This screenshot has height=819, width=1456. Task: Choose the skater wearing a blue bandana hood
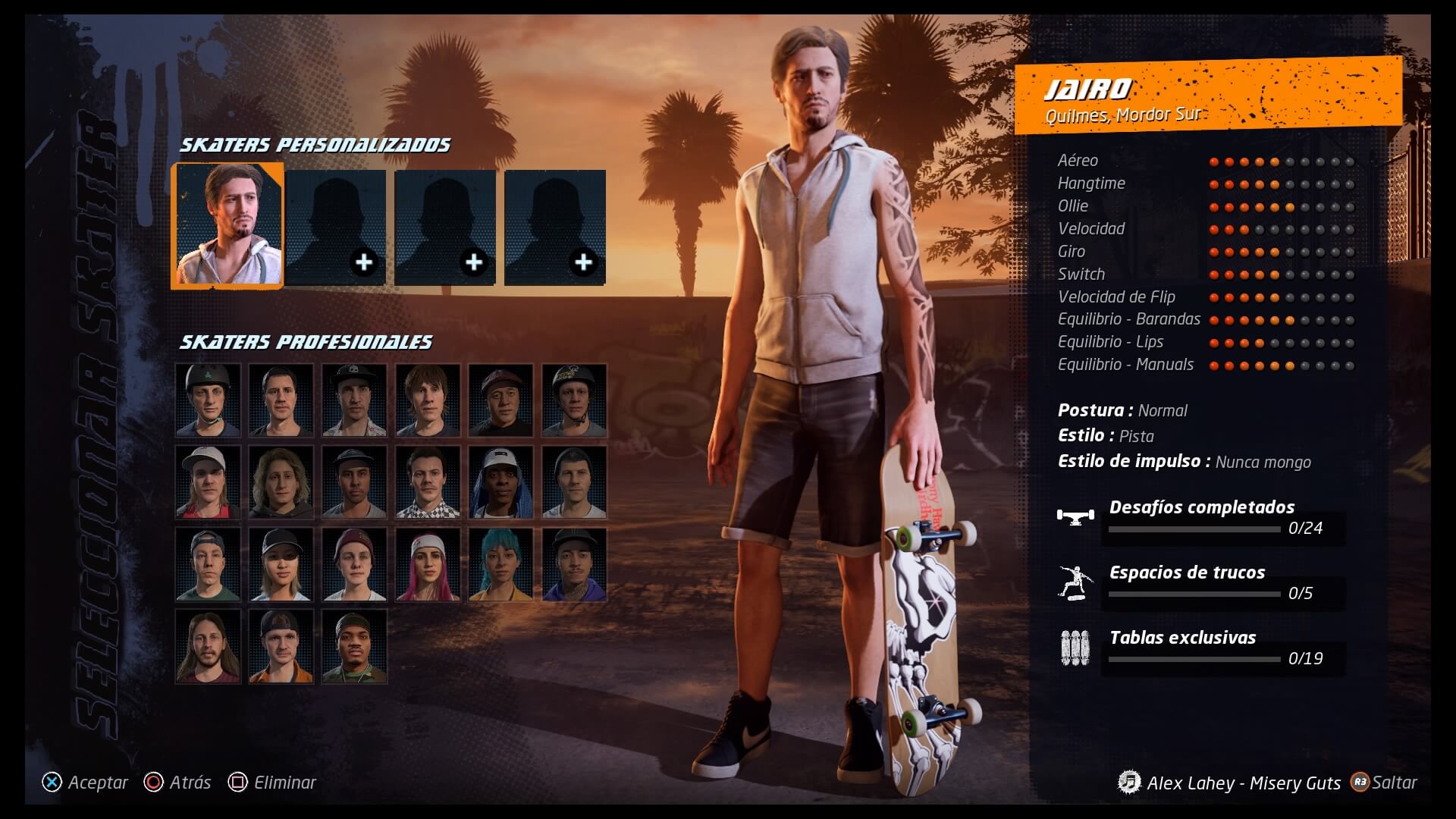point(500,482)
